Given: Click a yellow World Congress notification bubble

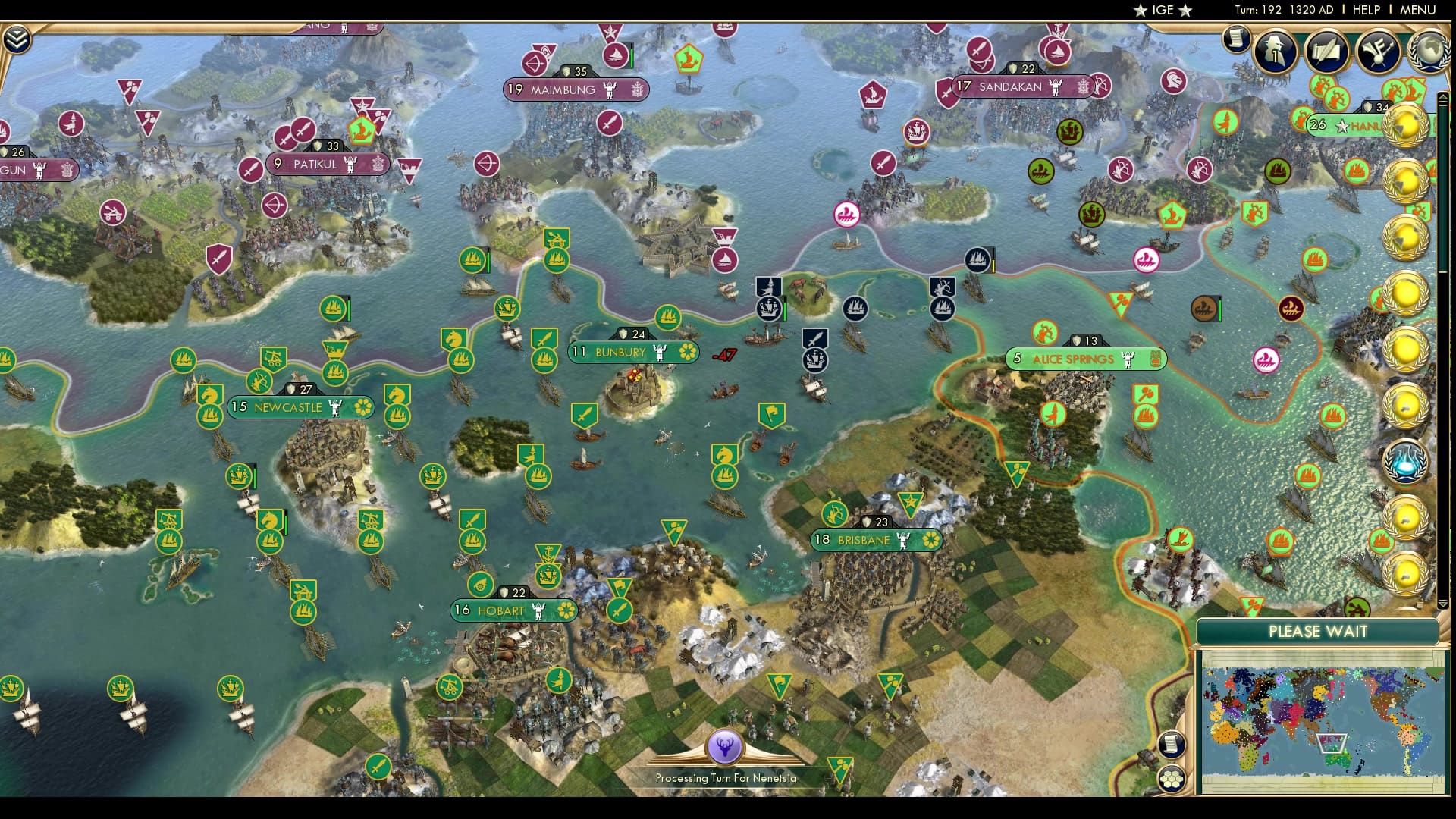Looking at the screenshot, I should [1404, 125].
